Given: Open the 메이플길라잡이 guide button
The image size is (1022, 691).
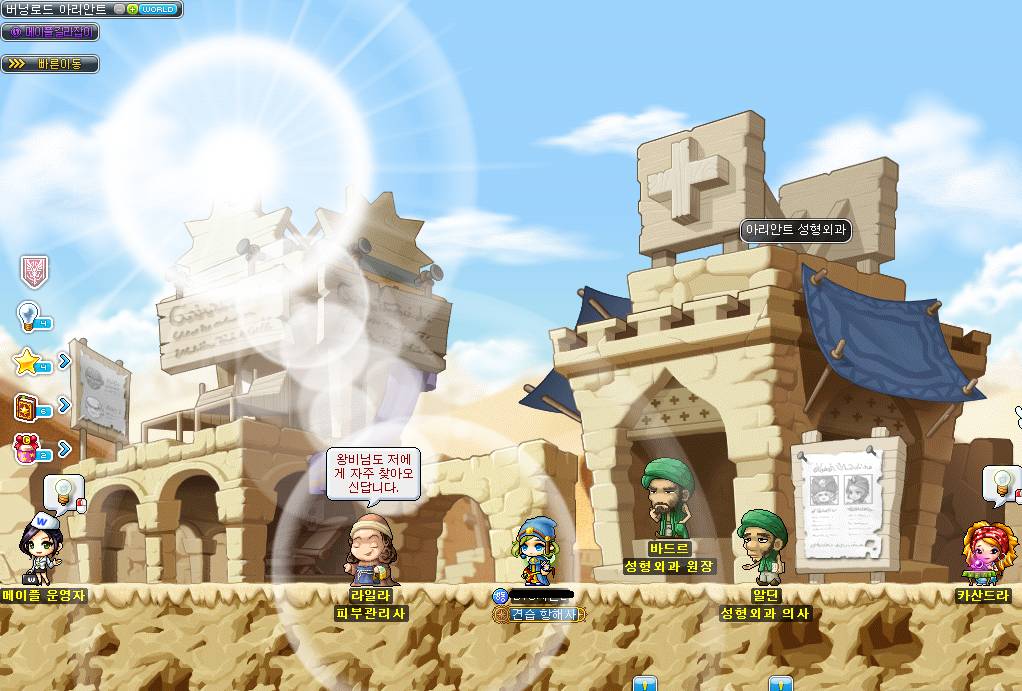Looking at the screenshot, I should pyautogui.click(x=50, y=32).
